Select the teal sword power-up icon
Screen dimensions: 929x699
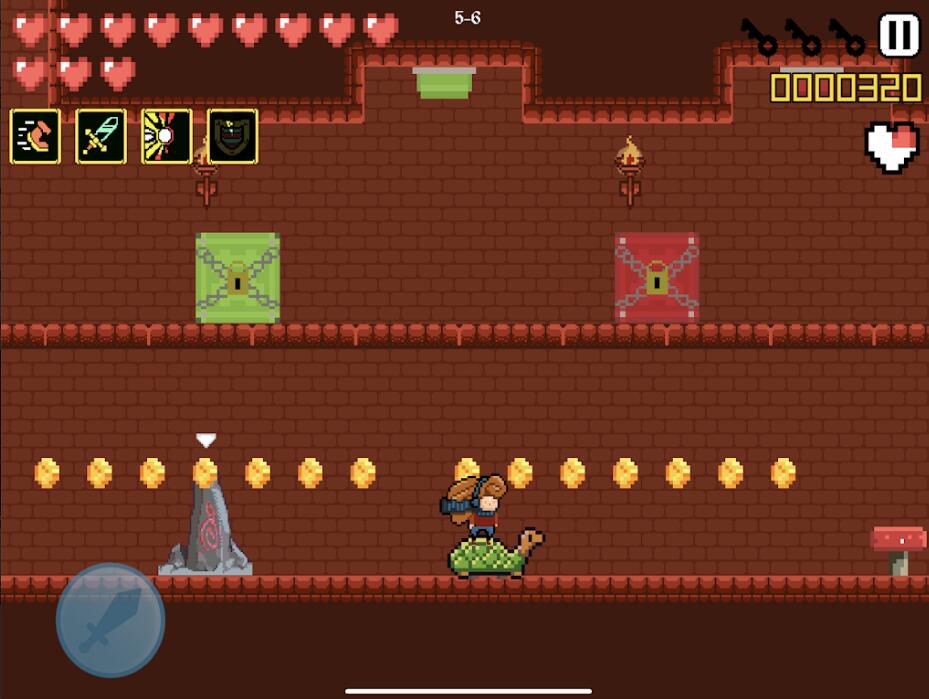tap(101, 137)
